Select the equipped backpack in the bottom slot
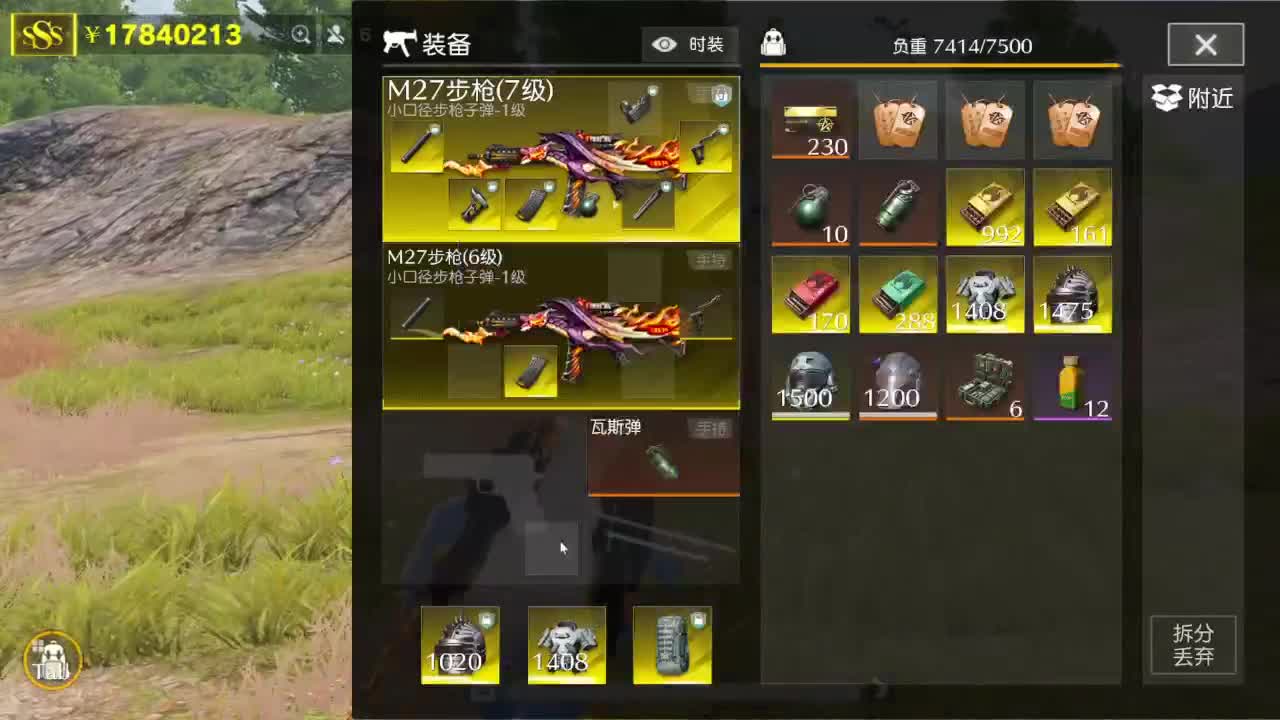Viewport: 1280px width, 720px height. (x=672, y=643)
